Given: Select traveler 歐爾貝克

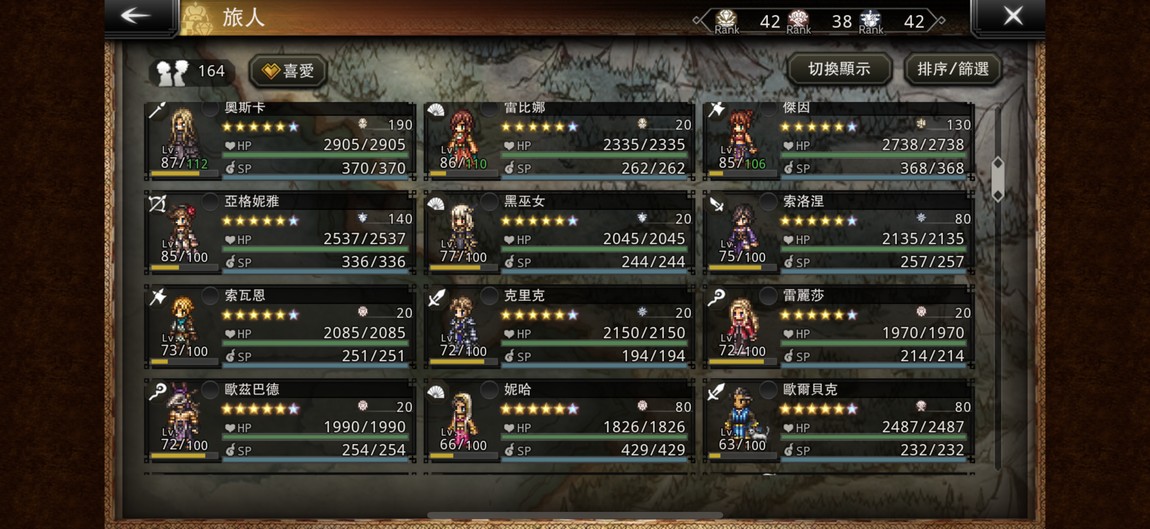Looking at the screenshot, I should [838, 422].
